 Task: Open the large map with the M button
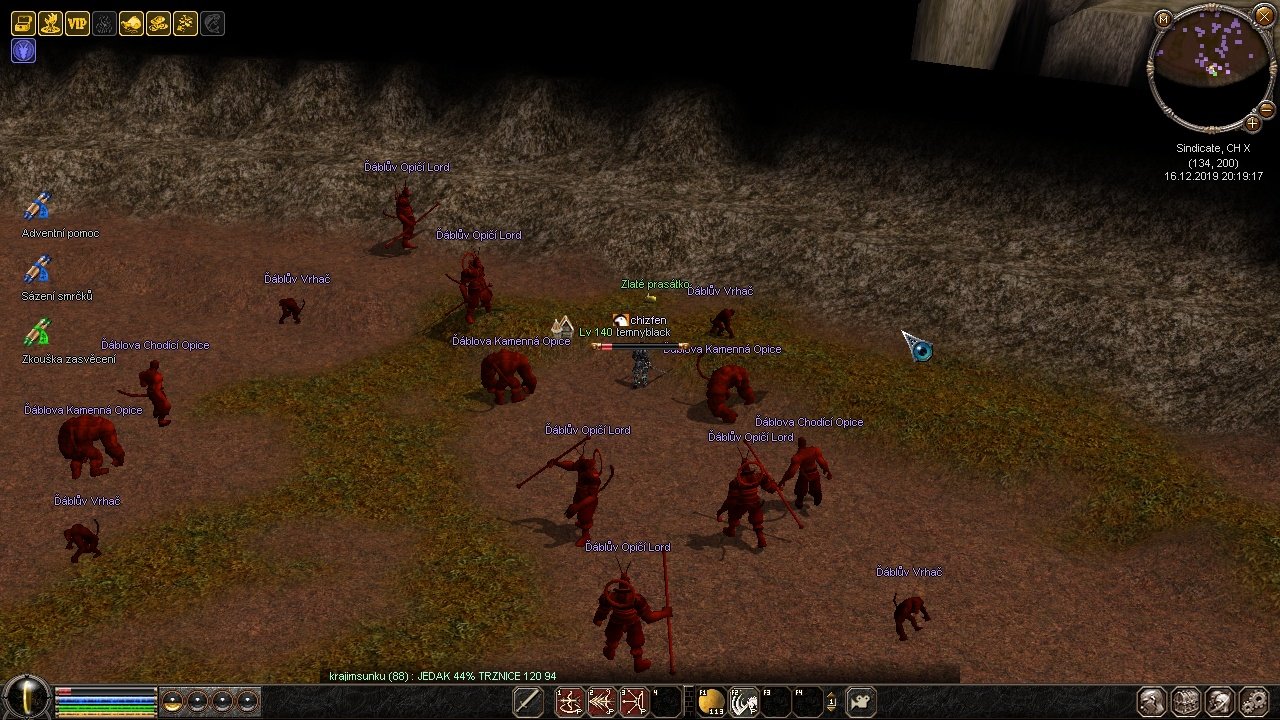[1163, 19]
